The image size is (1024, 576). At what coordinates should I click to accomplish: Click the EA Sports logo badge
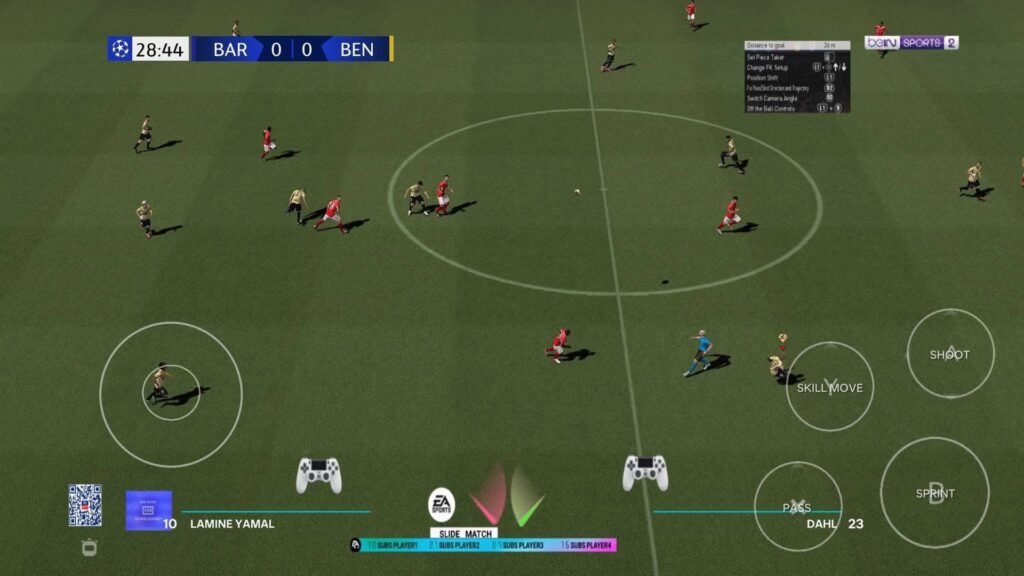pyautogui.click(x=441, y=505)
